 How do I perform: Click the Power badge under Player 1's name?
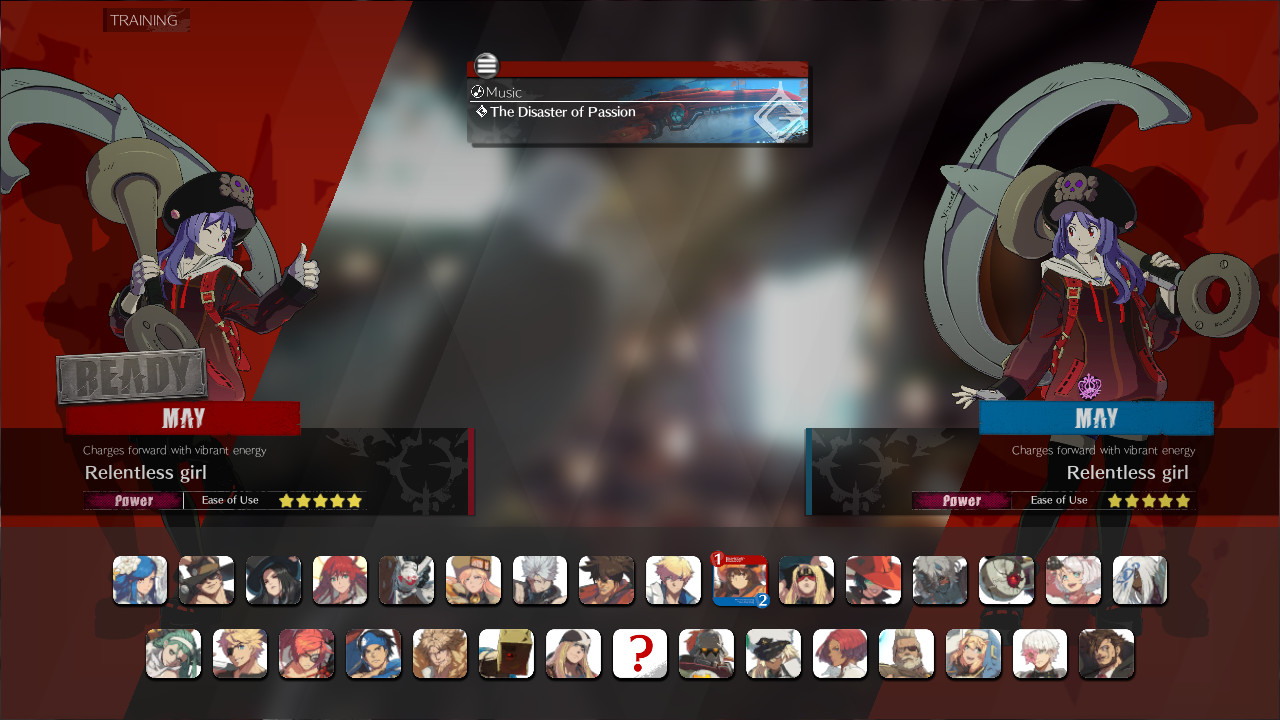pos(133,500)
